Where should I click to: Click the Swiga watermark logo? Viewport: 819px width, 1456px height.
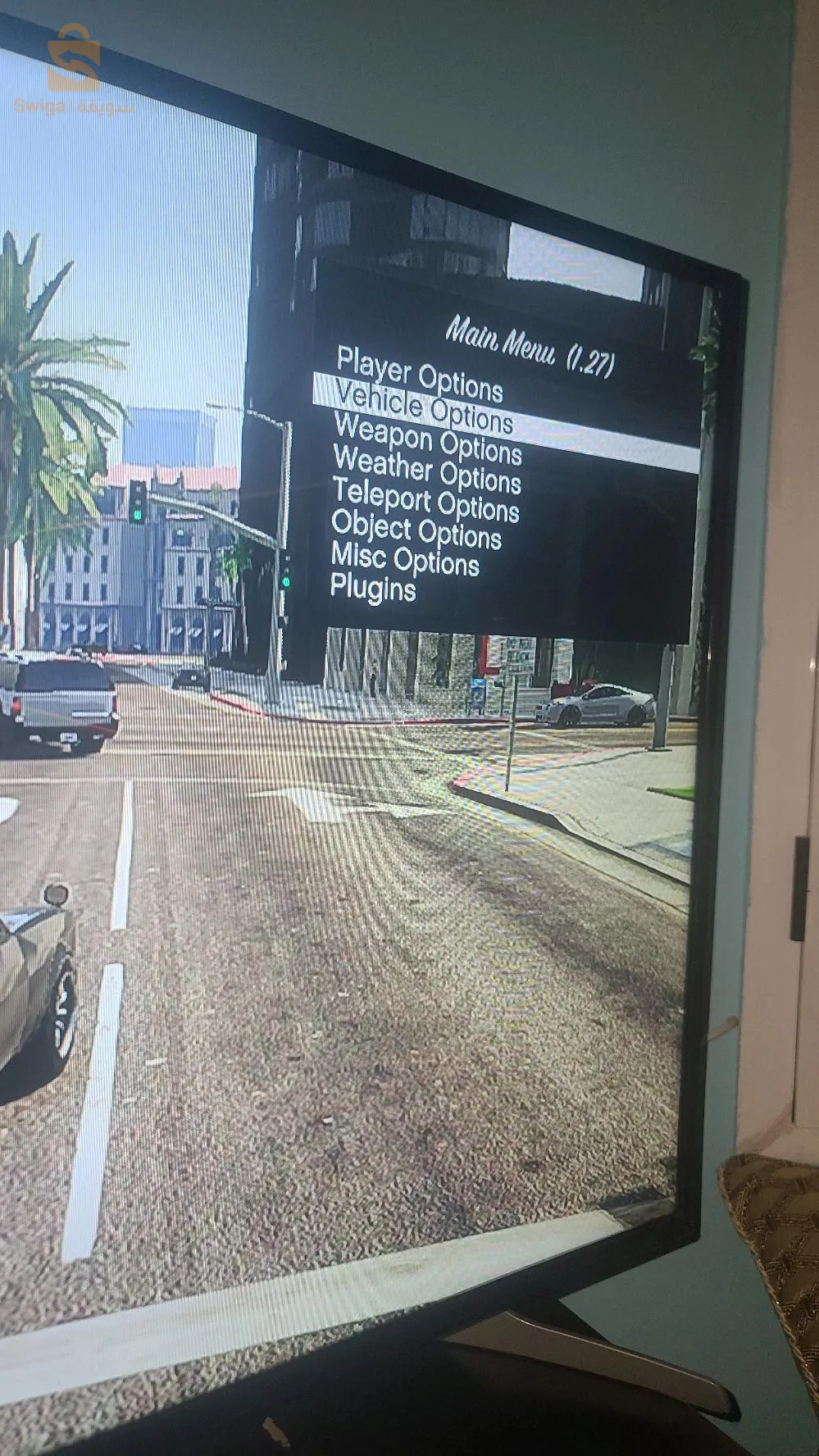tap(73, 71)
